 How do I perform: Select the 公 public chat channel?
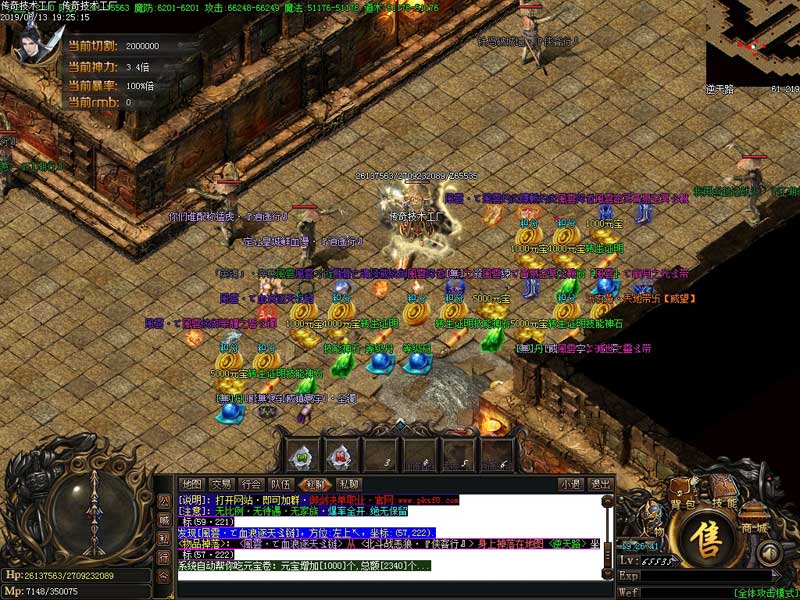(x=164, y=499)
